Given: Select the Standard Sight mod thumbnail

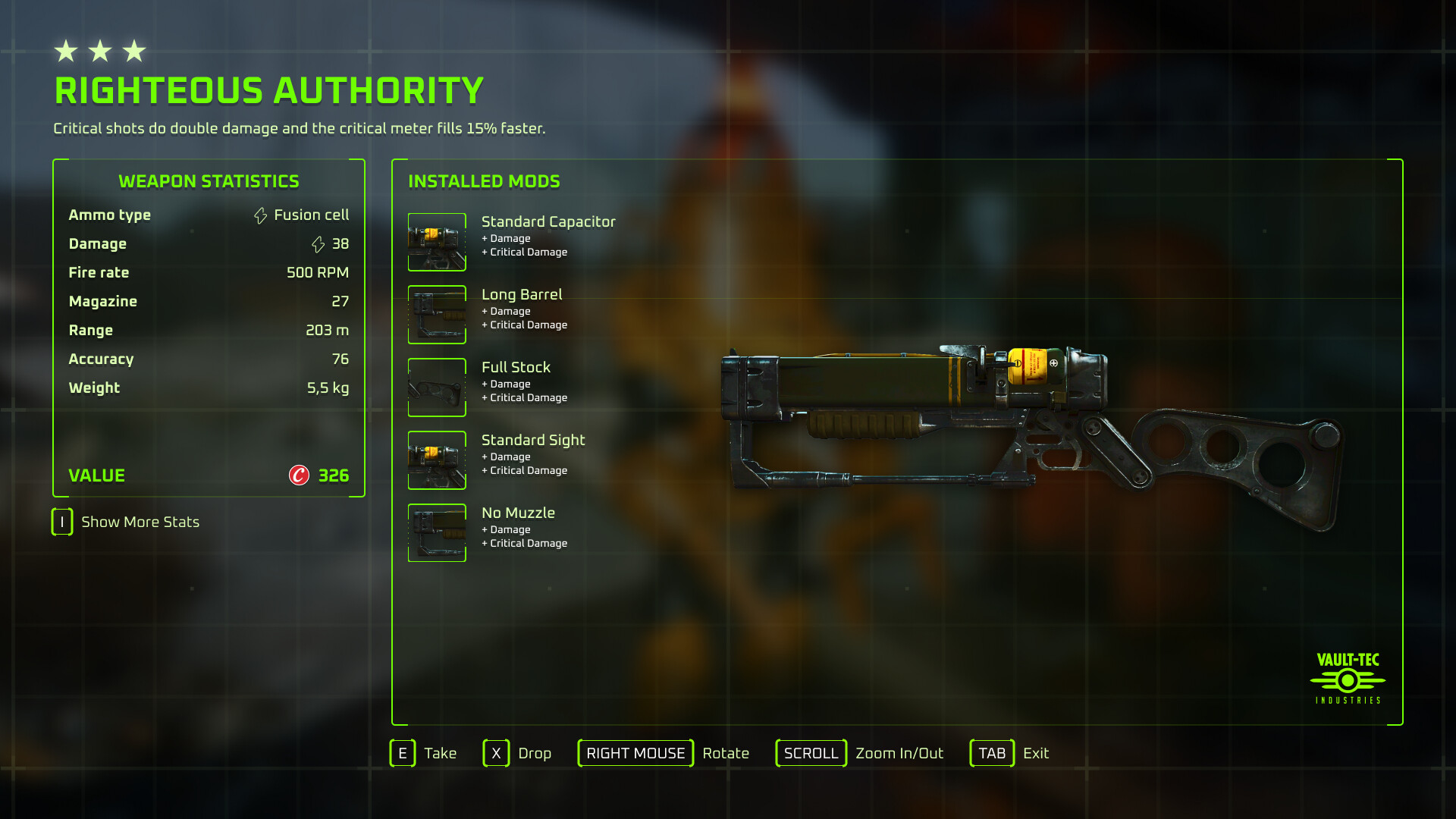Looking at the screenshot, I should (x=437, y=460).
